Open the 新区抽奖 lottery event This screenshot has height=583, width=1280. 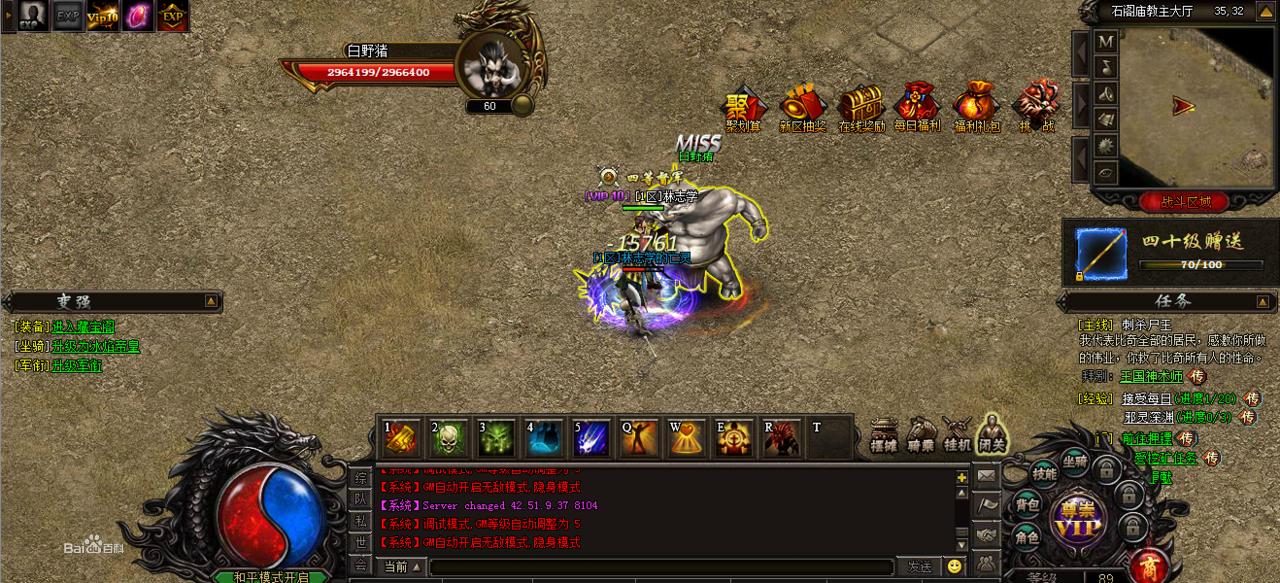click(802, 106)
